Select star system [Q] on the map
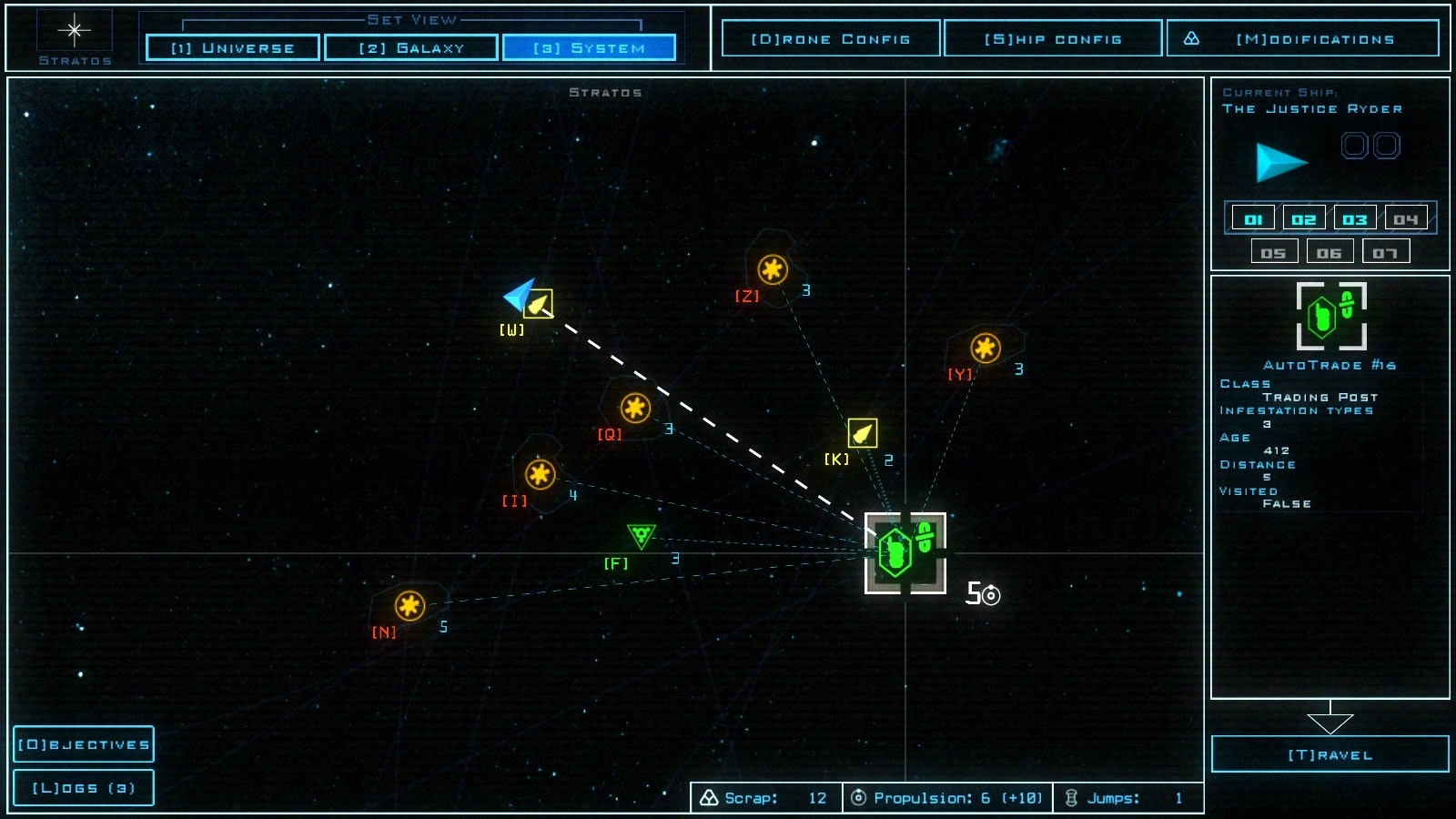 (634, 407)
